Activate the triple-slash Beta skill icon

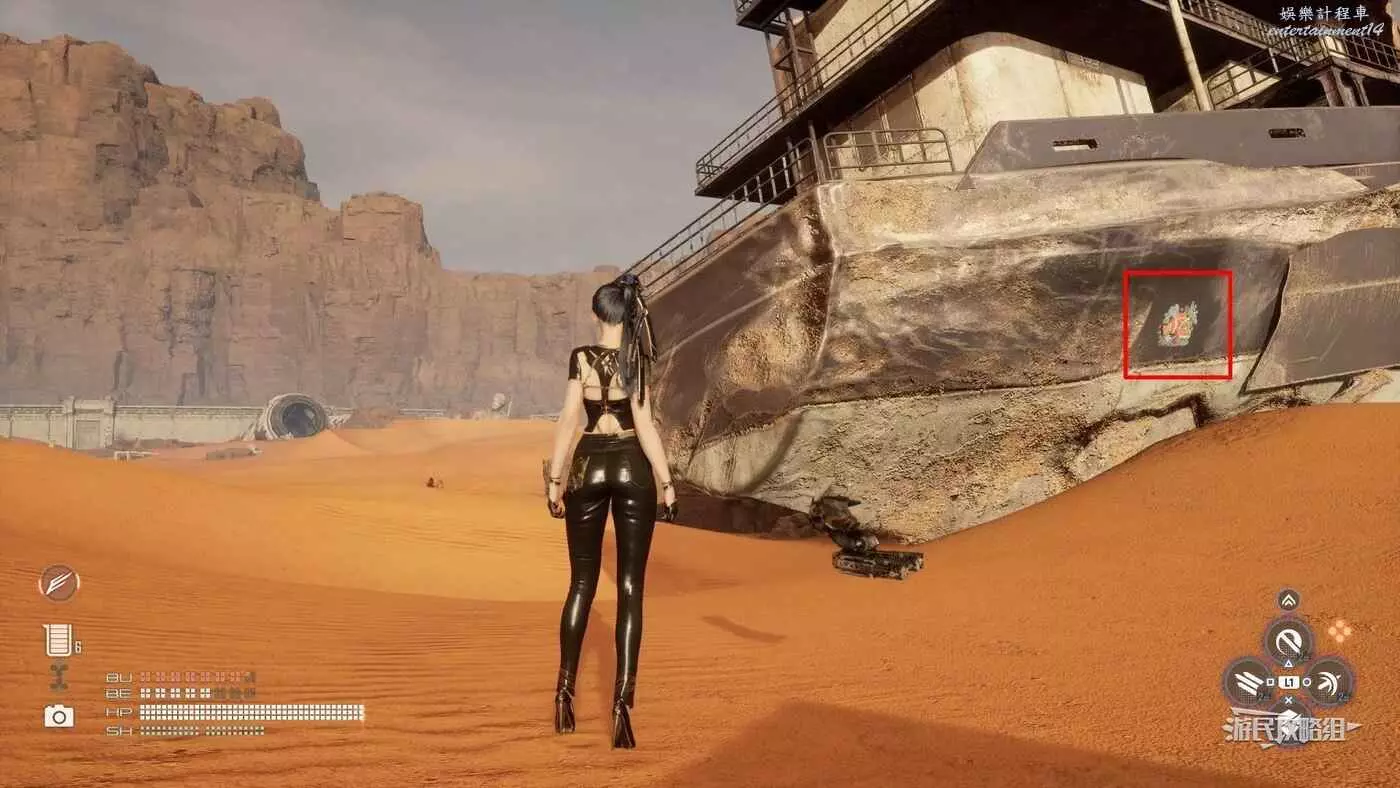(x=1247, y=682)
